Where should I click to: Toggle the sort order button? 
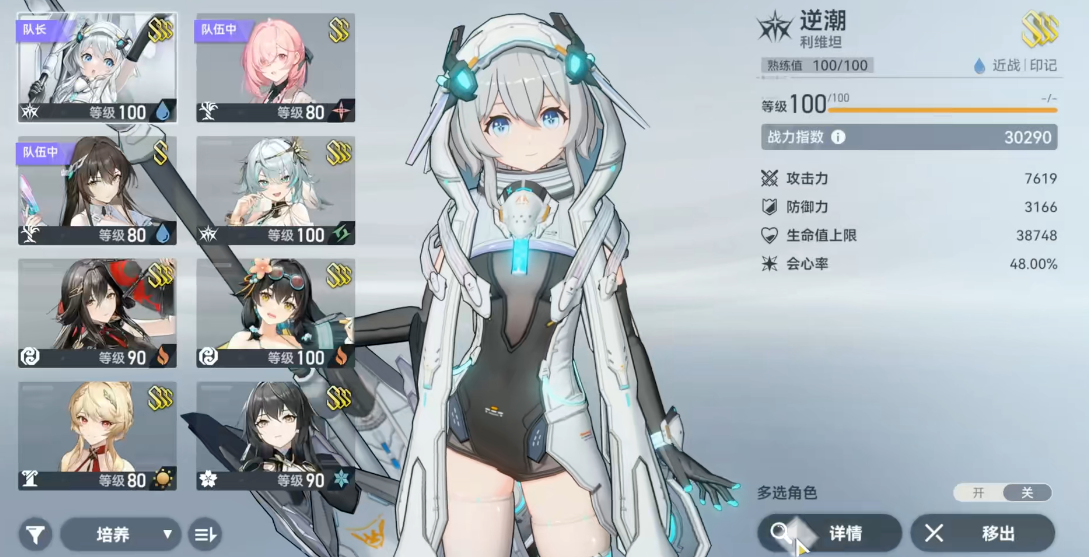pyautogui.click(x=205, y=534)
